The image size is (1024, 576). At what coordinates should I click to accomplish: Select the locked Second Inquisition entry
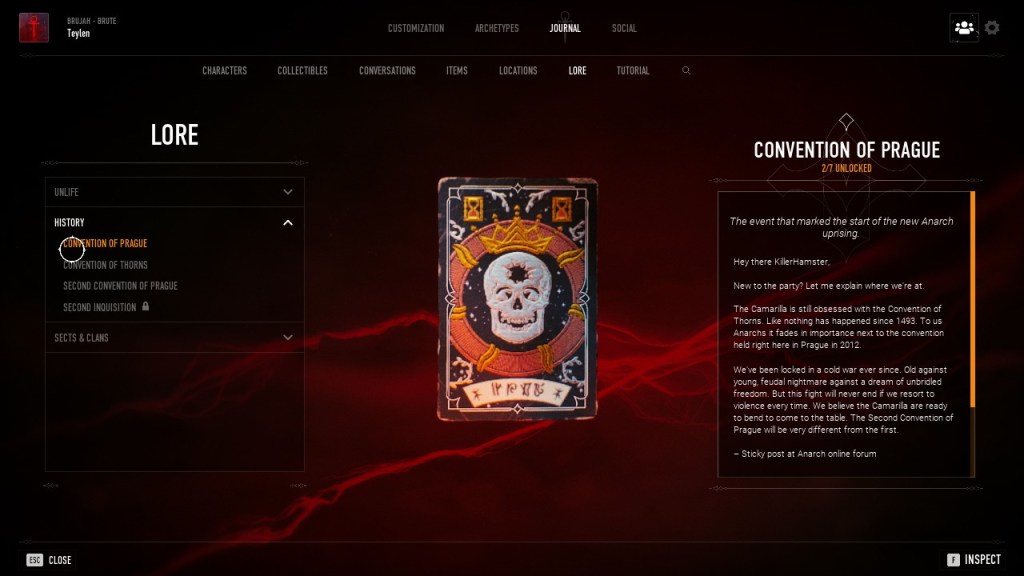point(100,307)
